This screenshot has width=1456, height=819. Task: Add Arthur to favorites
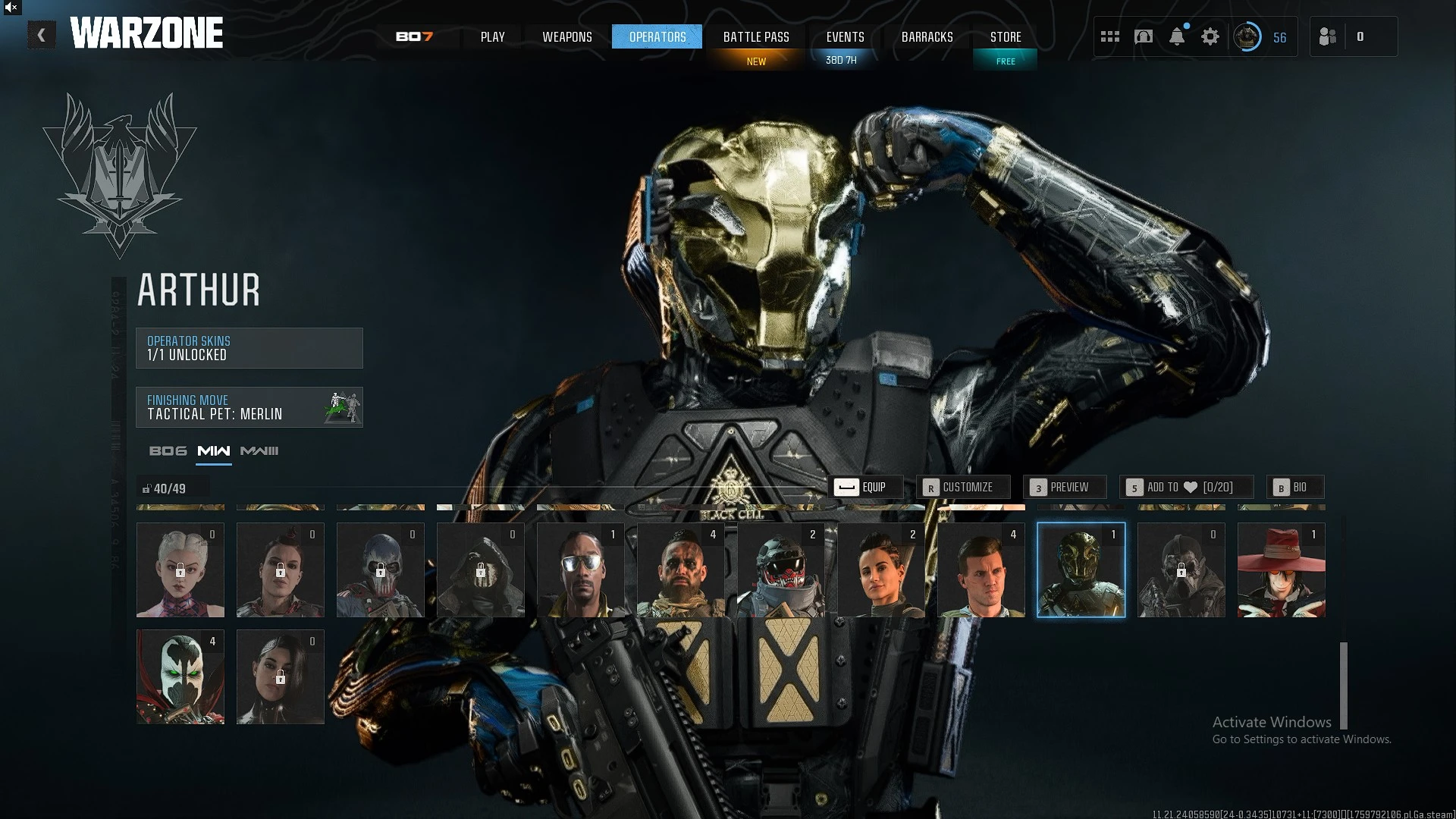point(1186,487)
